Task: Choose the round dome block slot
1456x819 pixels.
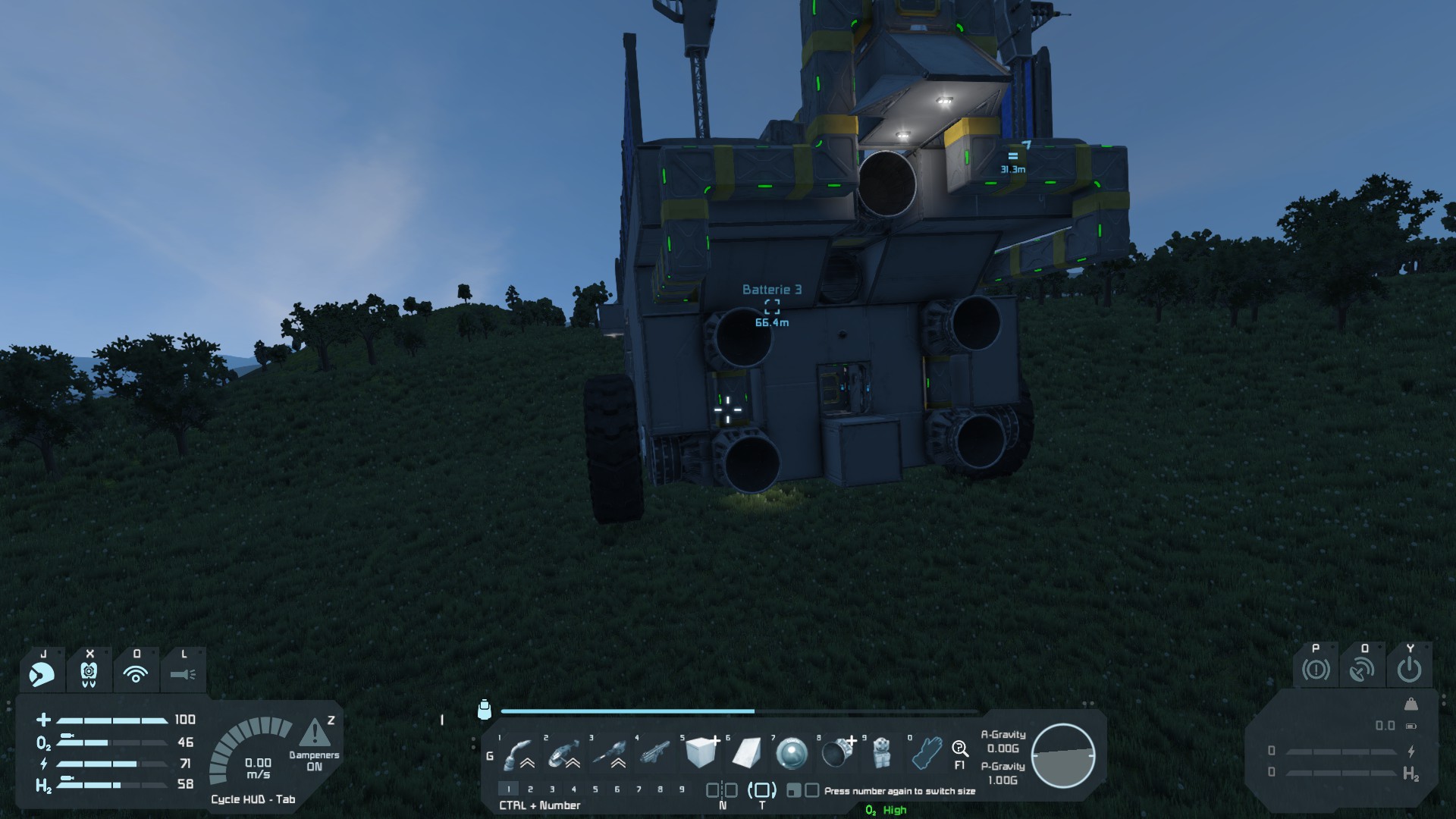Action: pyautogui.click(x=792, y=754)
